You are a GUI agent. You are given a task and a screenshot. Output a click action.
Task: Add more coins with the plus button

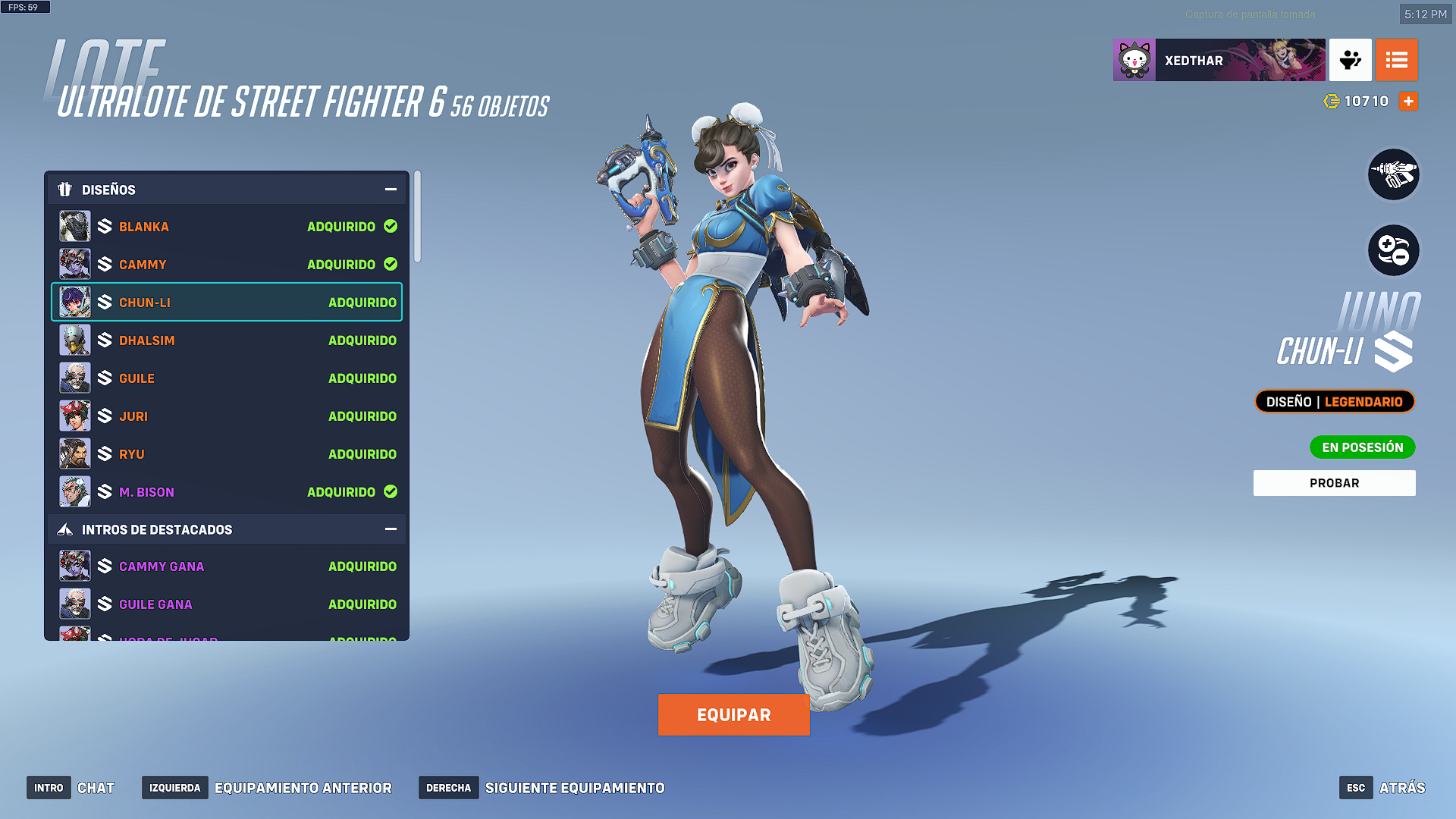point(1408,102)
